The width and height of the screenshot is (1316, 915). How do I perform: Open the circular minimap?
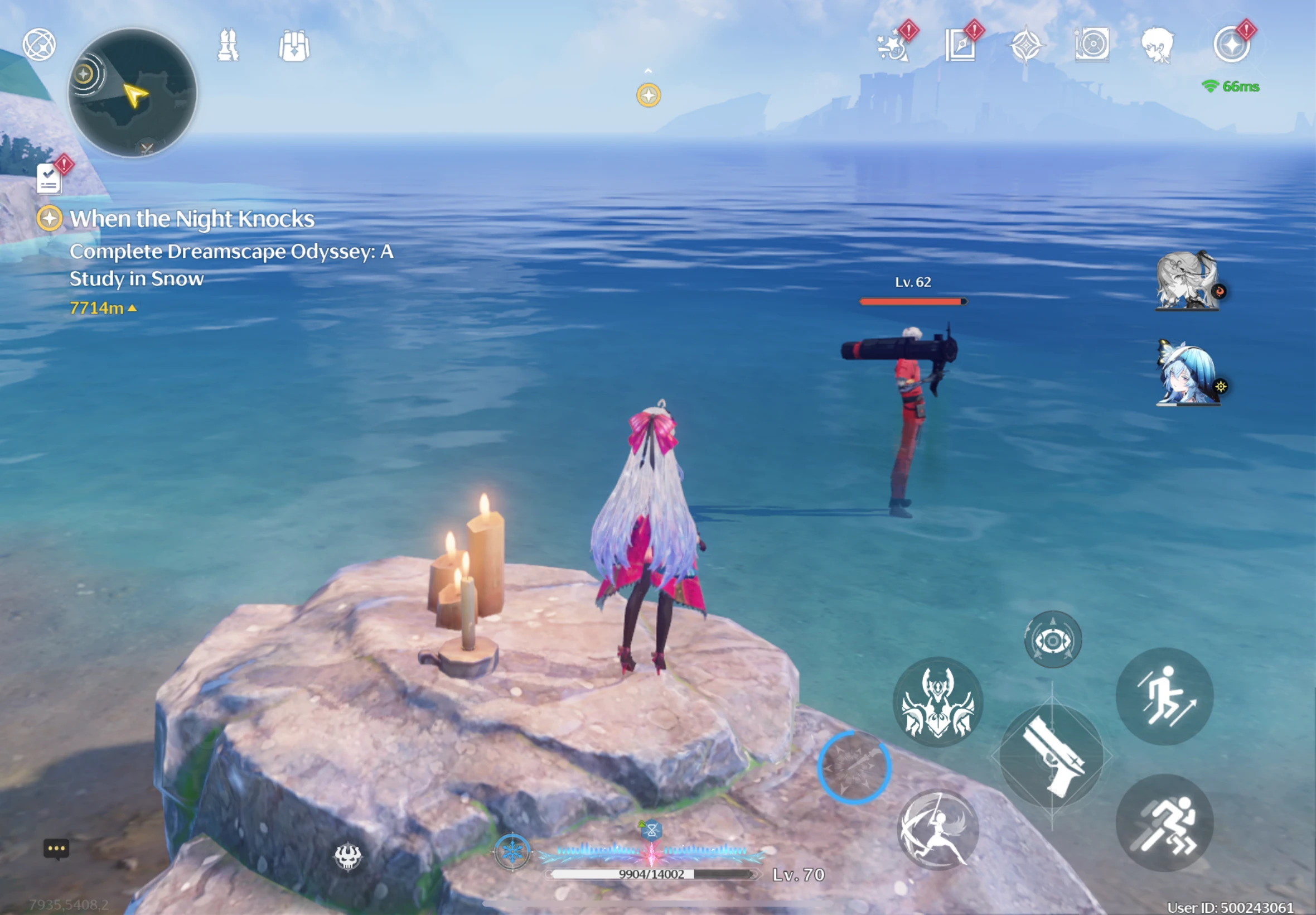point(132,93)
